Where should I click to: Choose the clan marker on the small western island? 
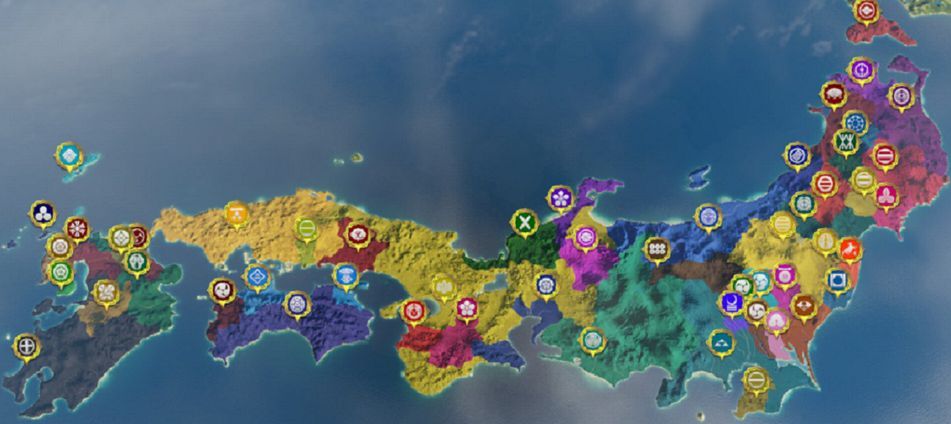pyautogui.click(x=68, y=155)
